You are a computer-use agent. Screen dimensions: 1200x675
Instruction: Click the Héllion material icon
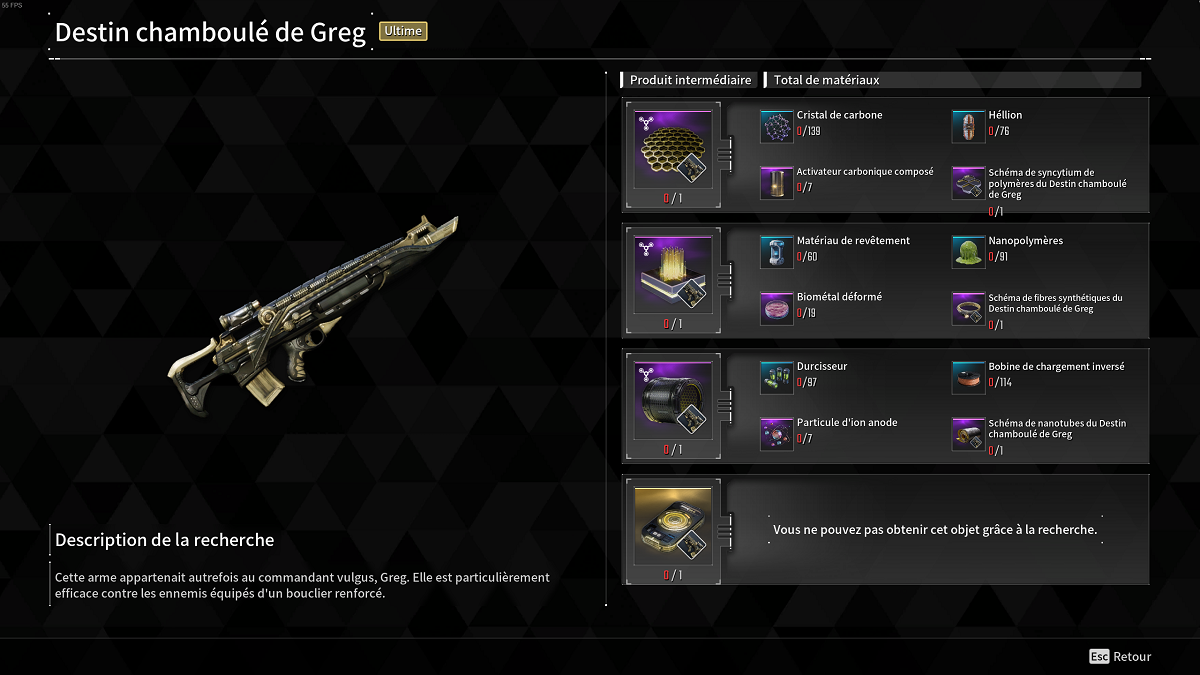[x=968, y=127]
